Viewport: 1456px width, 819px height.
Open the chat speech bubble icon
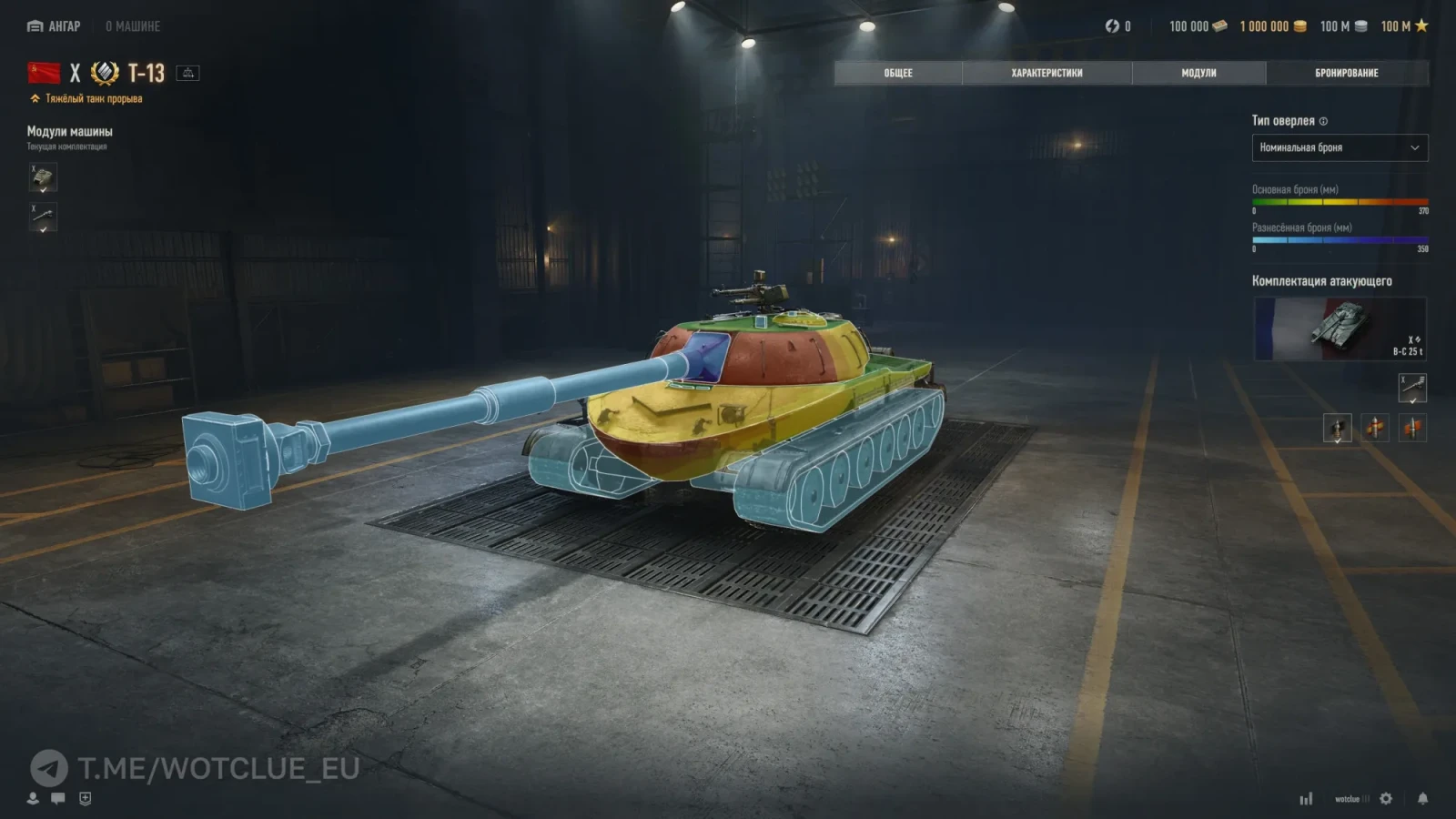[58, 798]
